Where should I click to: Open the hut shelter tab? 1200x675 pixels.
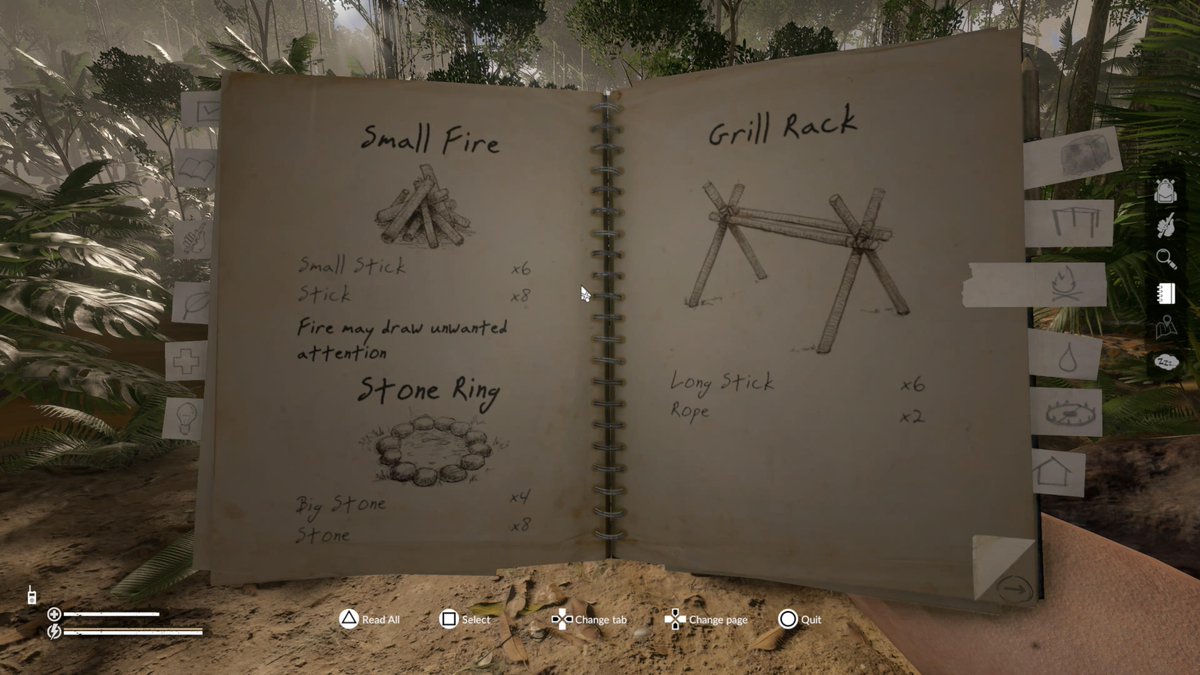(x=1058, y=471)
